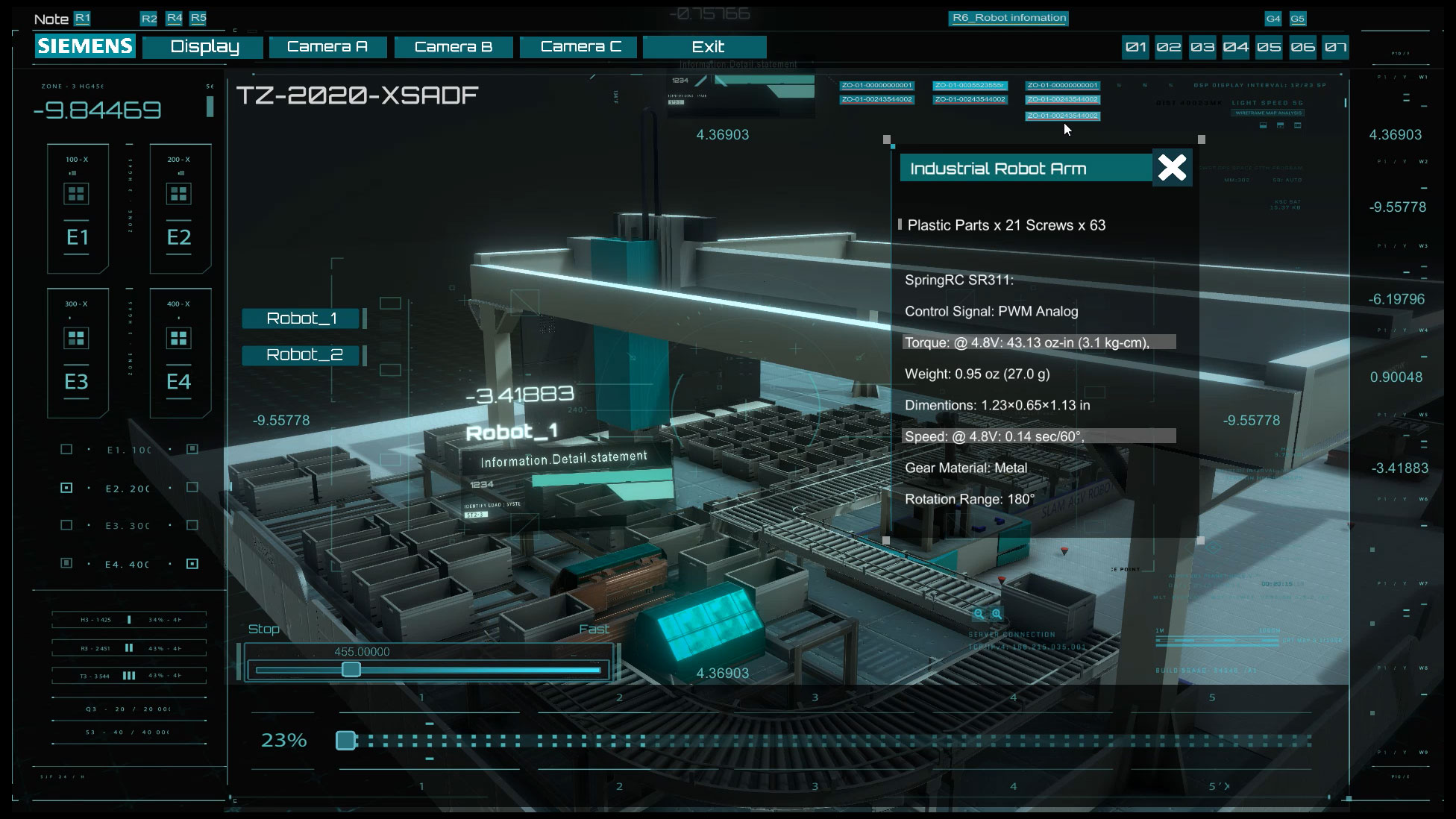Choose the E4 zone tile

[x=180, y=353]
